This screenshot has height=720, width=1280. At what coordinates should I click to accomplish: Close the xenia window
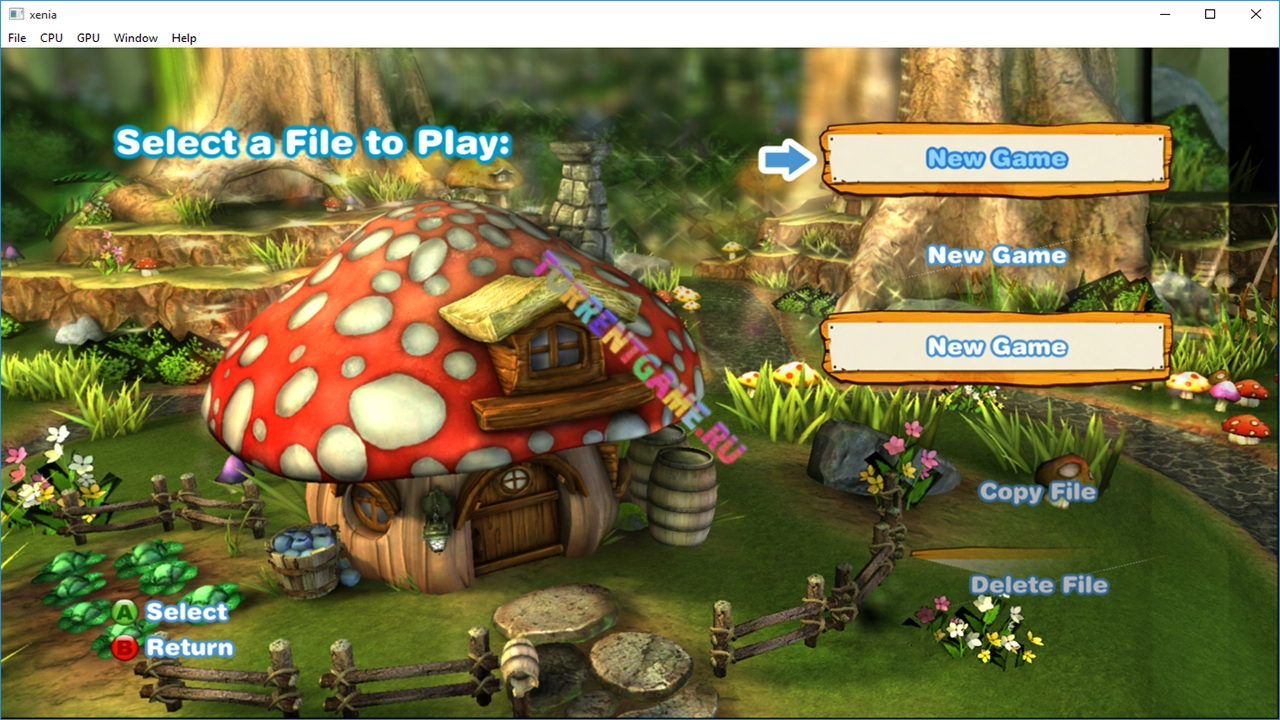coord(1256,14)
